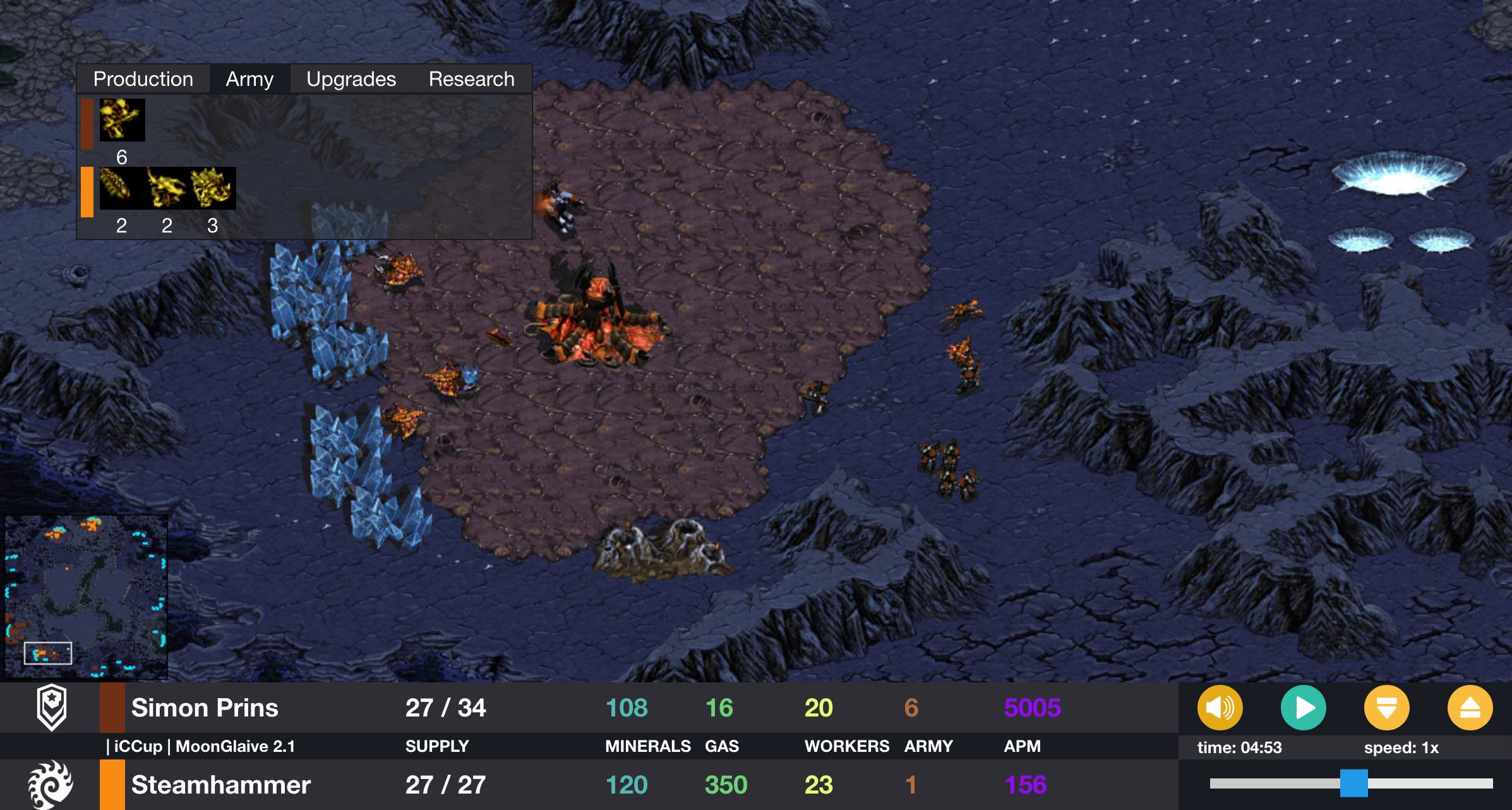Click the production icon showing count 3

point(213,188)
